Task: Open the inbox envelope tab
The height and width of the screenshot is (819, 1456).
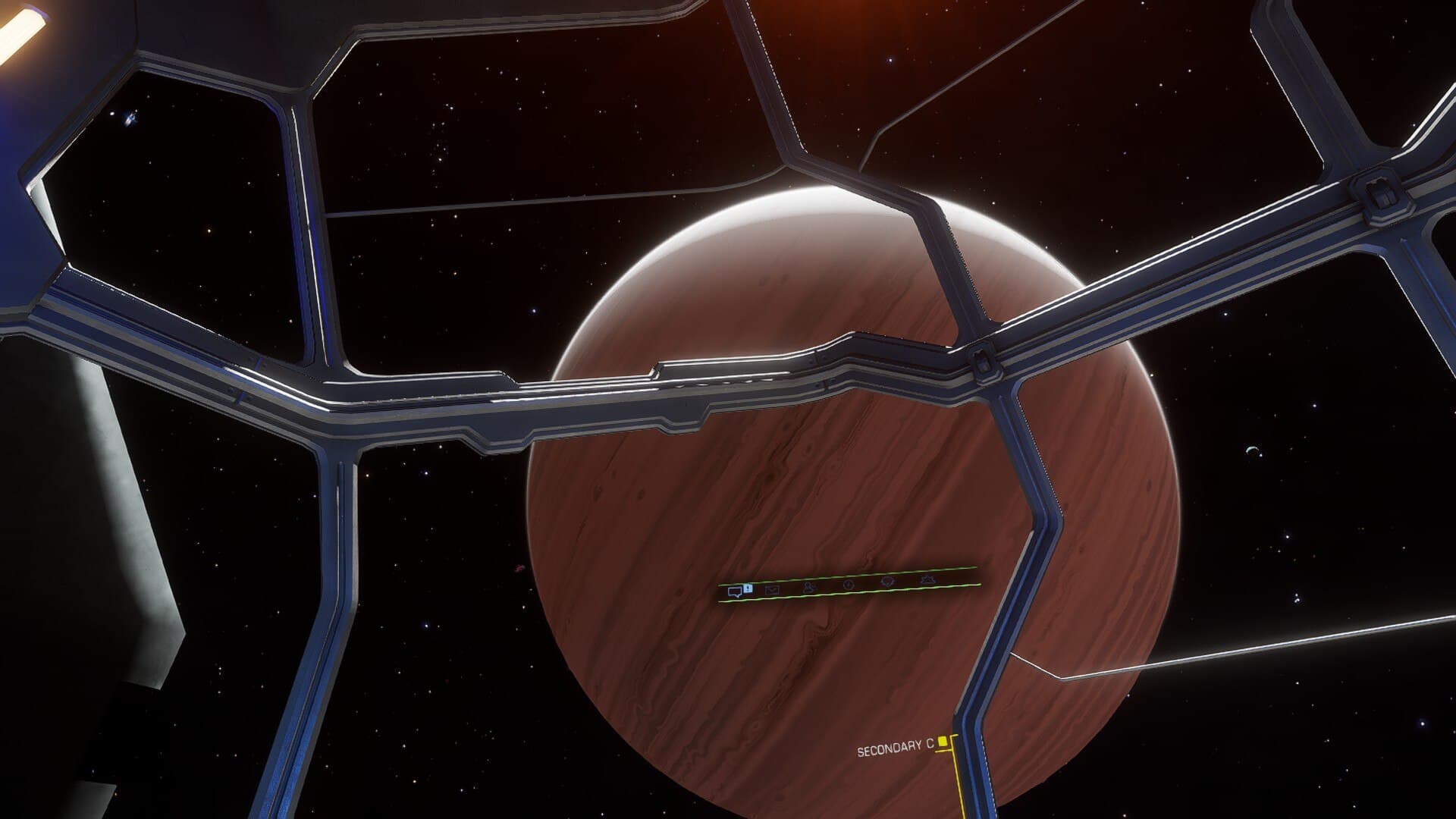Action: (772, 589)
